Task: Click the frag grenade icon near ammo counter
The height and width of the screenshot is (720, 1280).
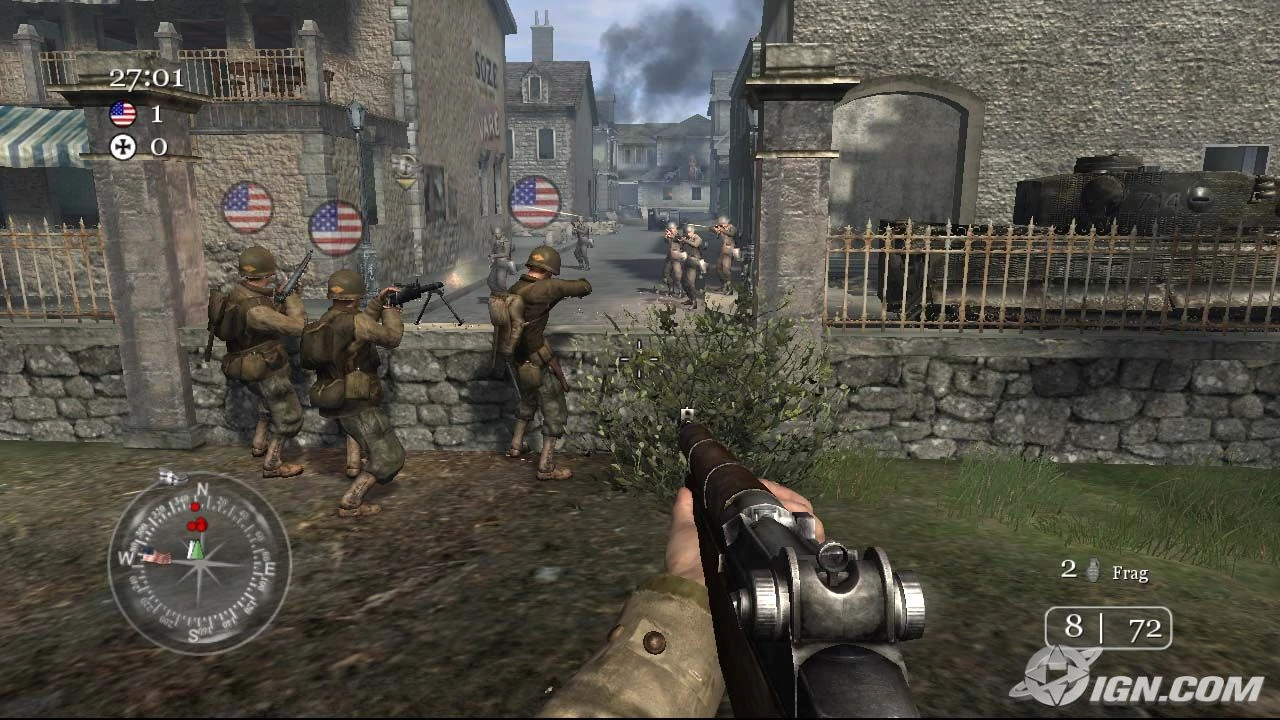Action: [1092, 572]
